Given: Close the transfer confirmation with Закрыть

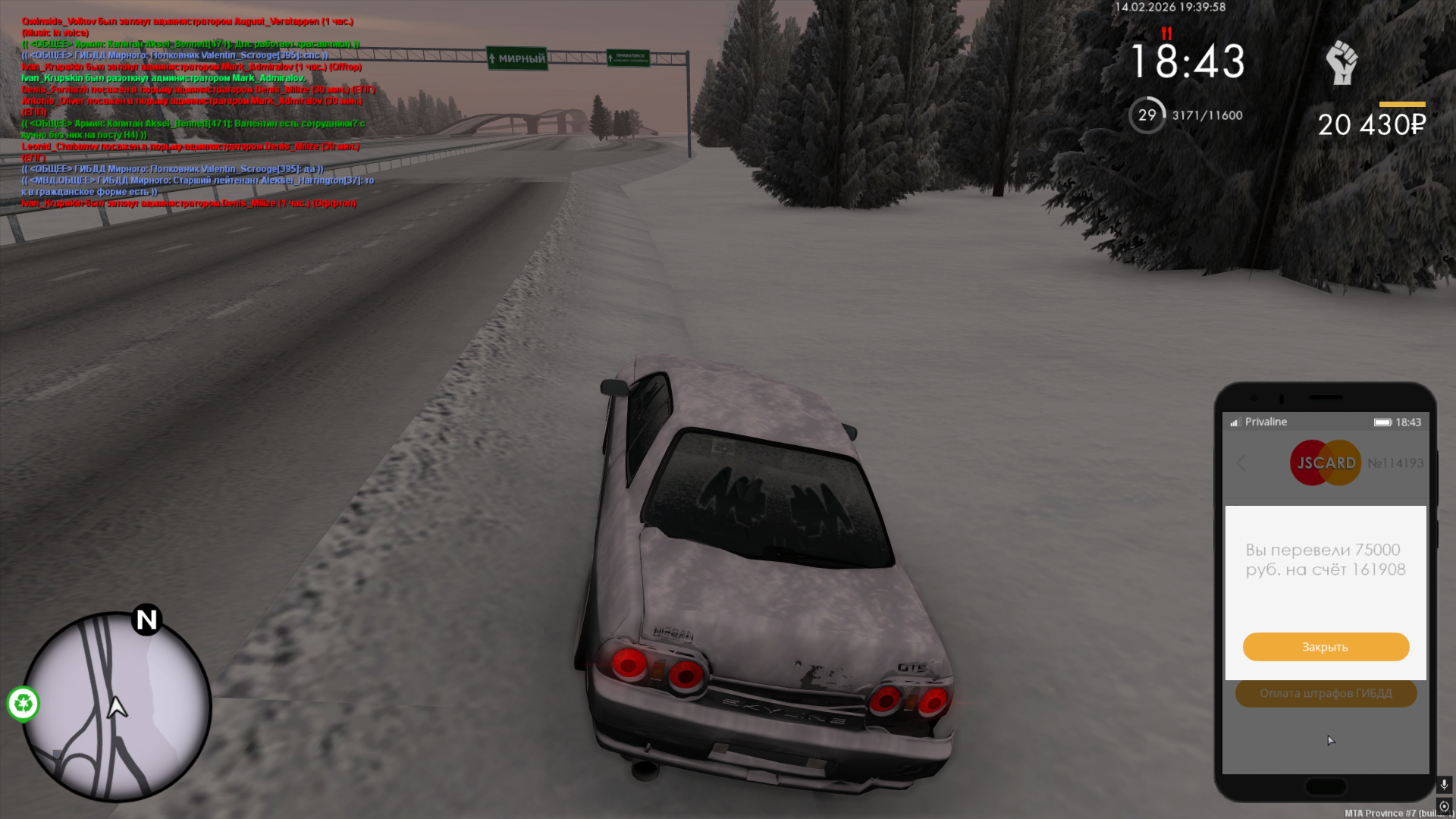Looking at the screenshot, I should coord(1326,647).
